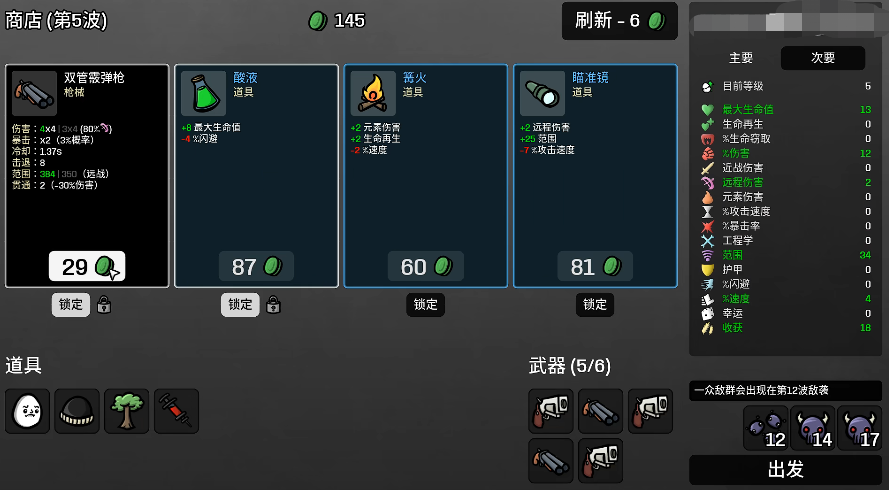Image resolution: width=889 pixels, height=490 pixels.
Task: Lock the acid flask offer
Action: (x=240, y=305)
